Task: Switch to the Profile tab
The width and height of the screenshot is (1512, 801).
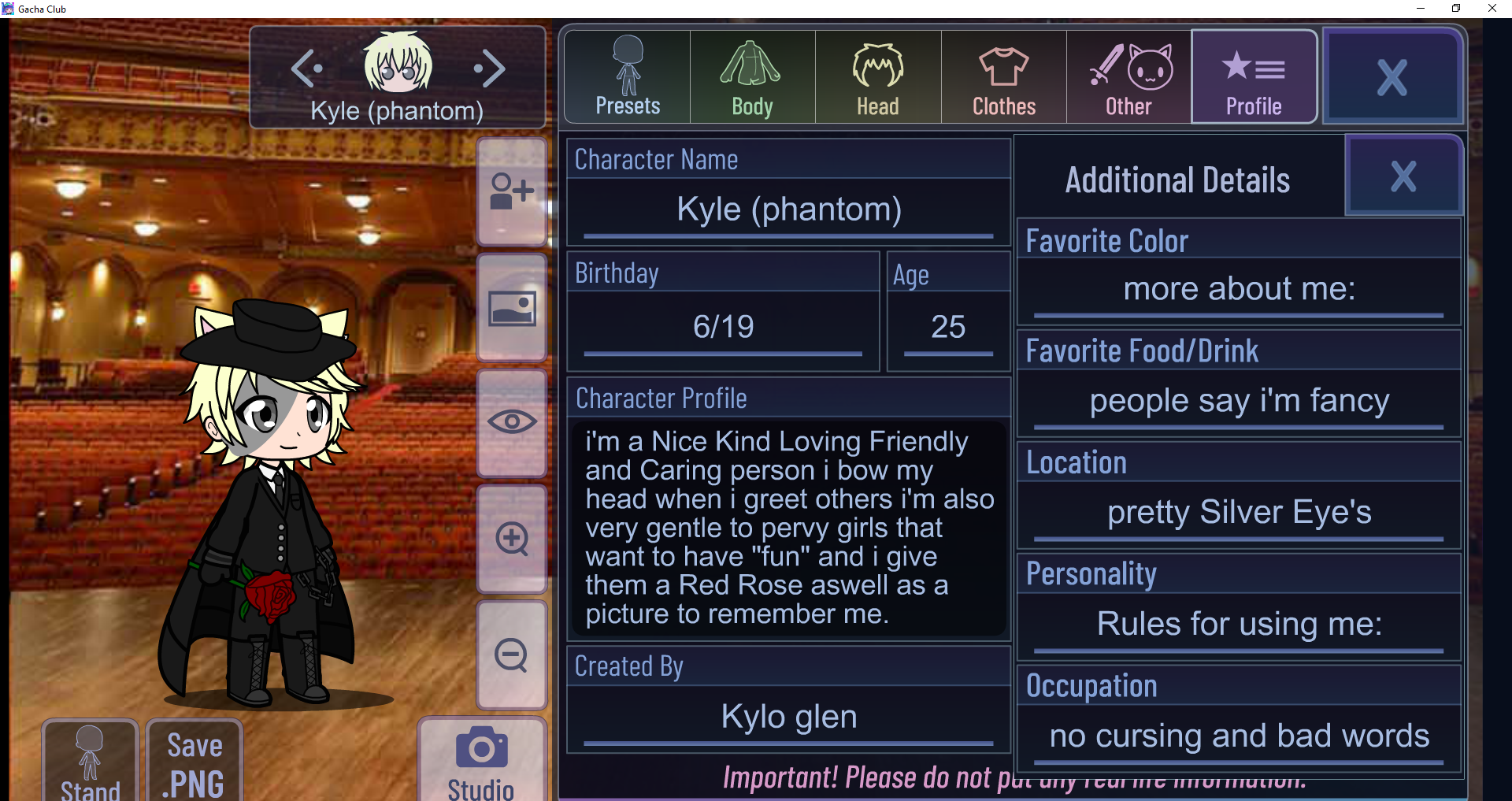Action: click(x=1254, y=76)
